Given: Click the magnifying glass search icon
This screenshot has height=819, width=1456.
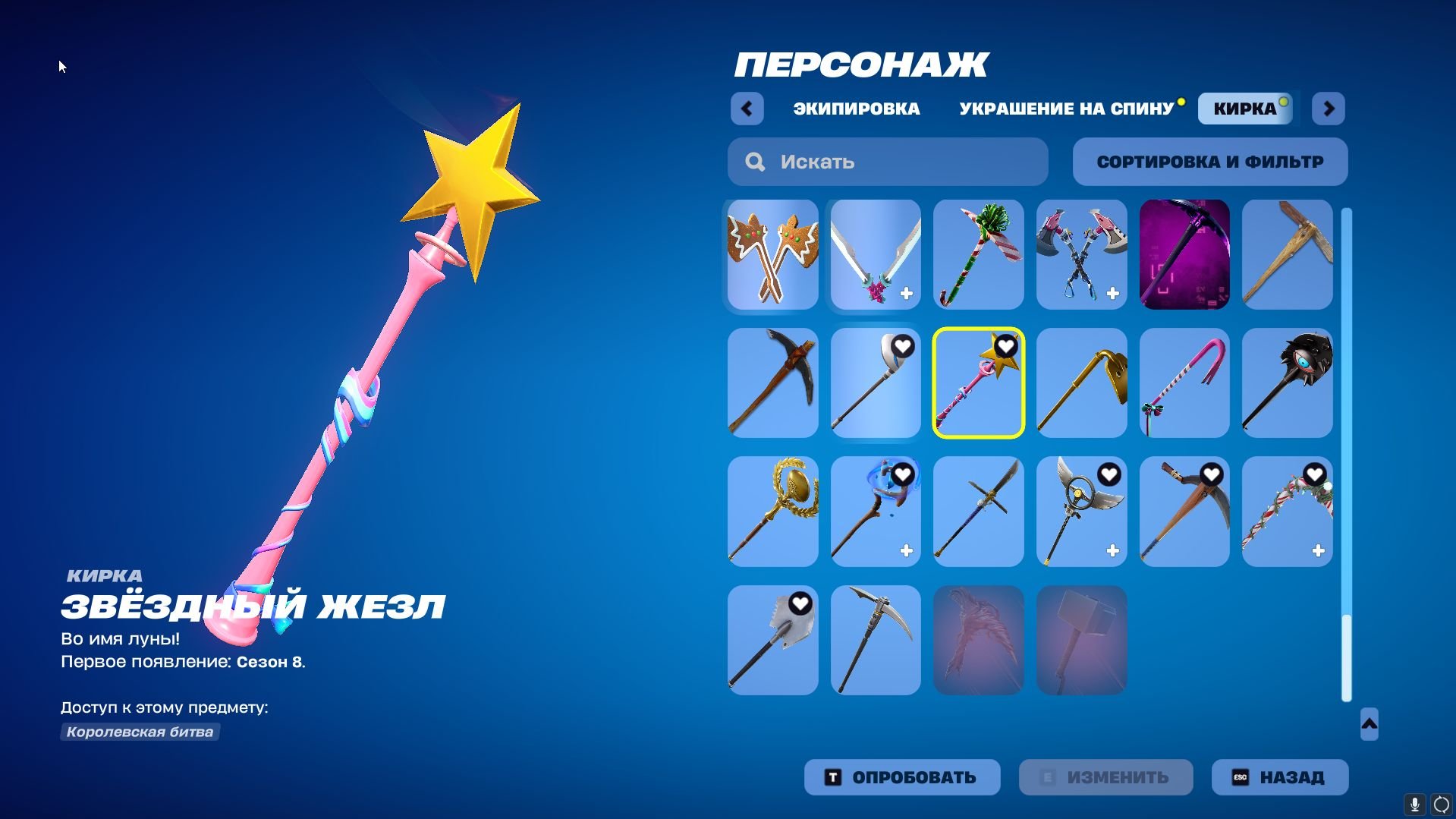Looking at the screenshot, I should coord(755,161).
